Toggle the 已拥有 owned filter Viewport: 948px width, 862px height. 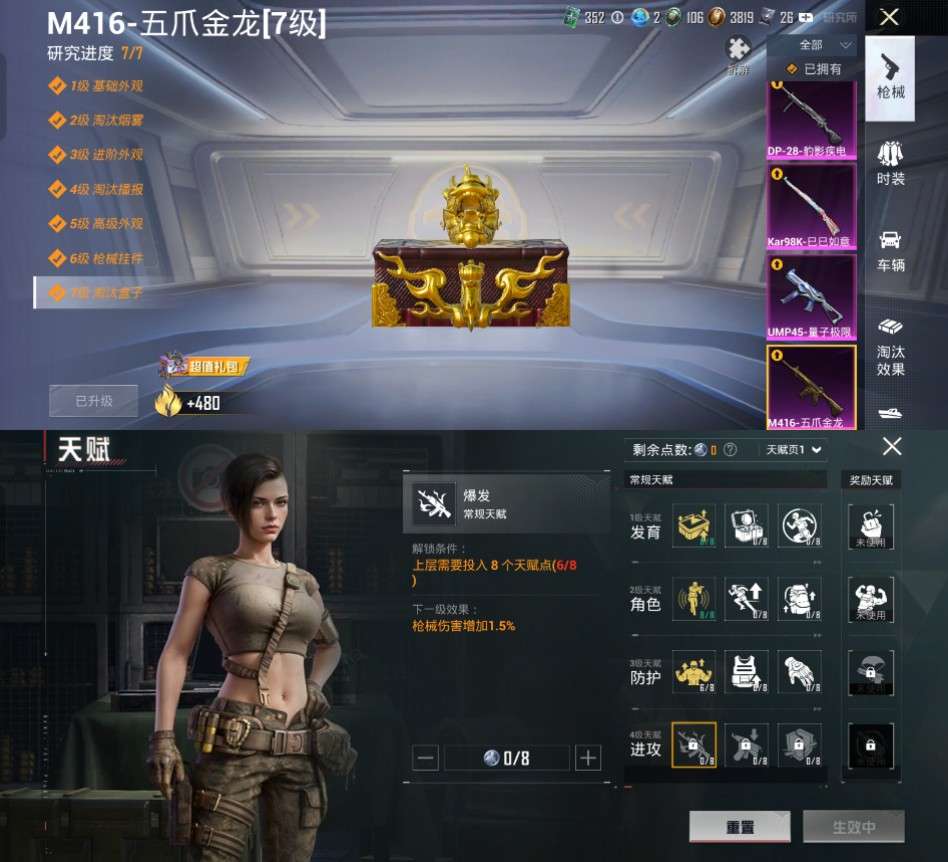pyautogui.click(x=815, y=69)
